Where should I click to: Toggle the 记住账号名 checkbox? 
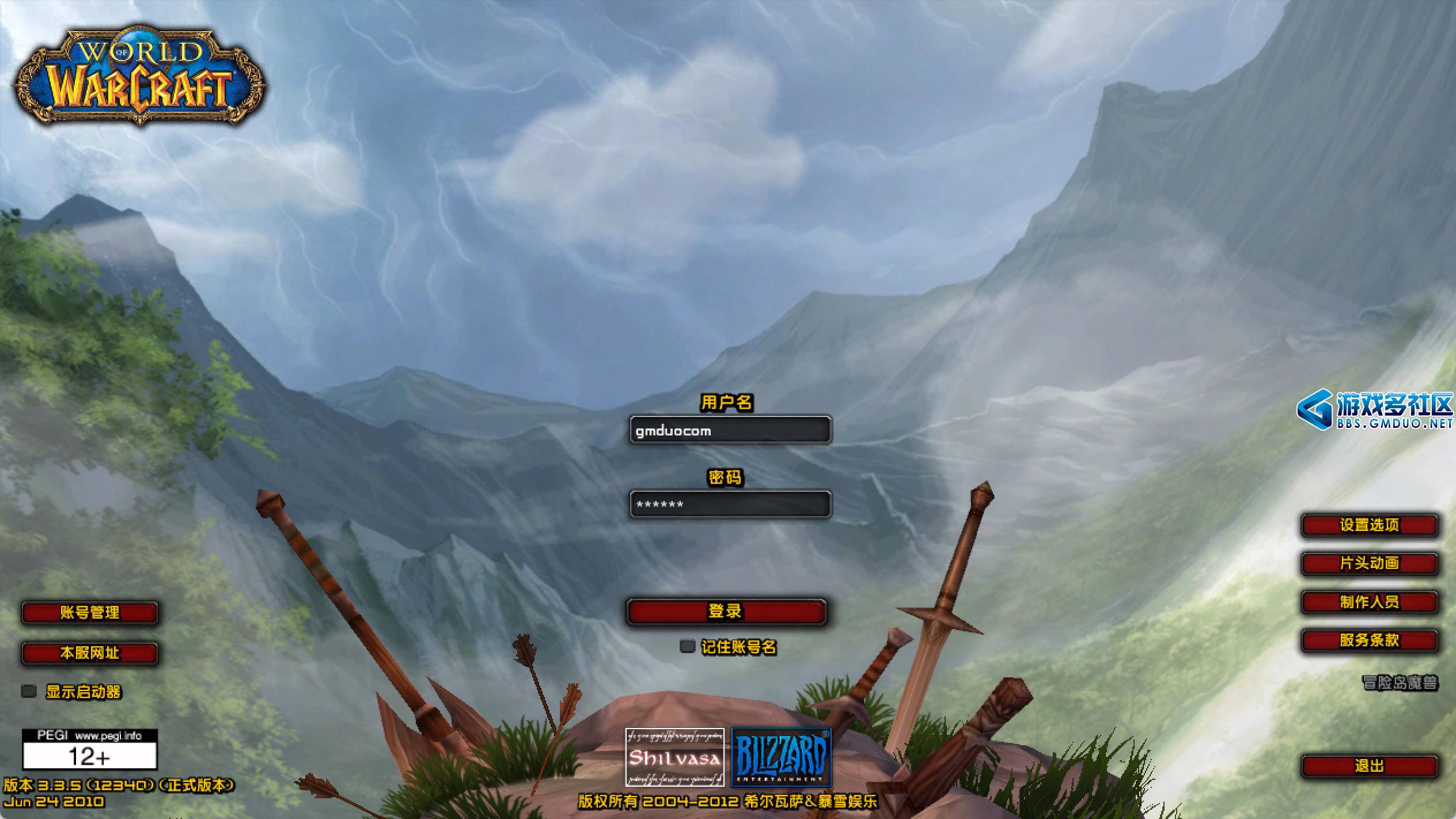pos(687,646)
